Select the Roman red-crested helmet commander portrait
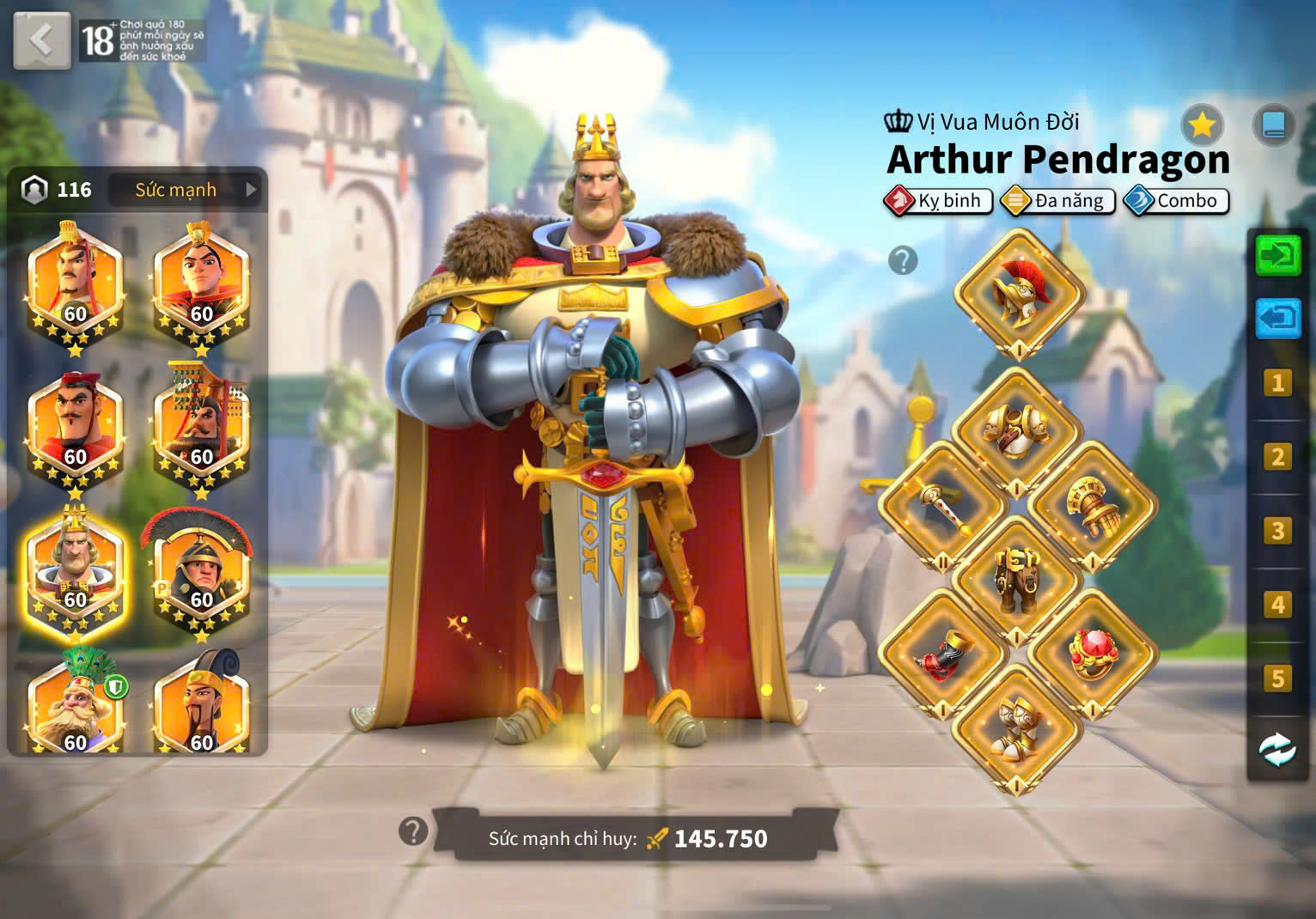 click(200, 570)
